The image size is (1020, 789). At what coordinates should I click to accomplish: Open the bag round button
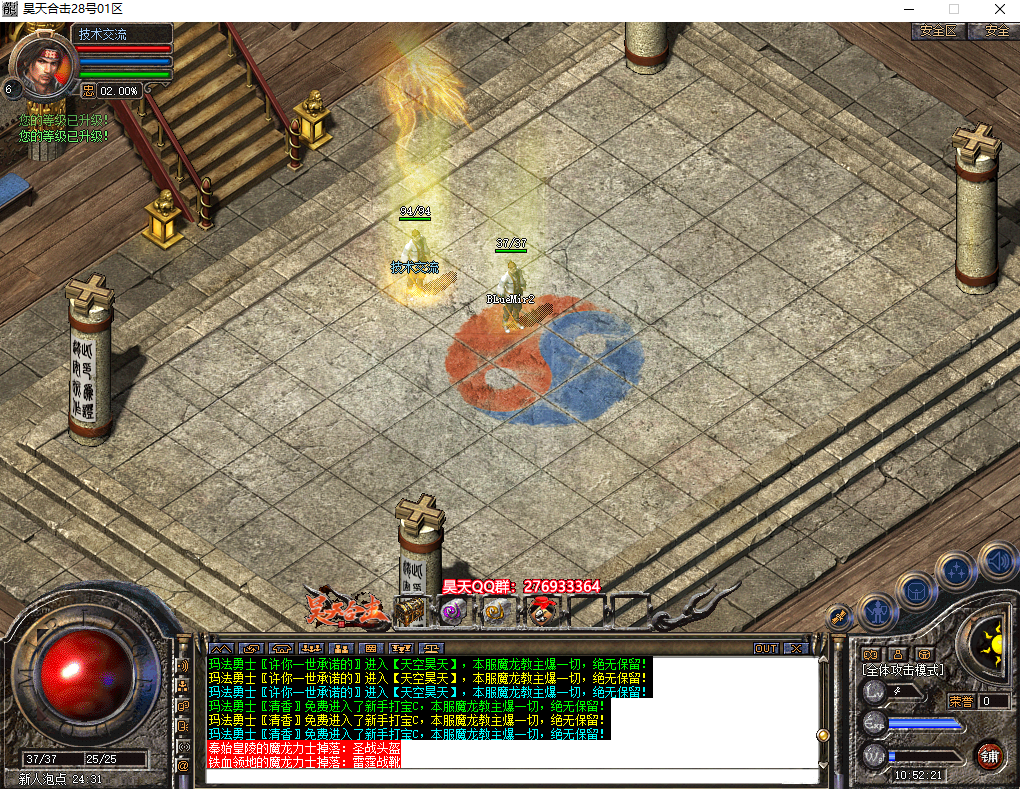pyautogui.click(x=915, y=591)
